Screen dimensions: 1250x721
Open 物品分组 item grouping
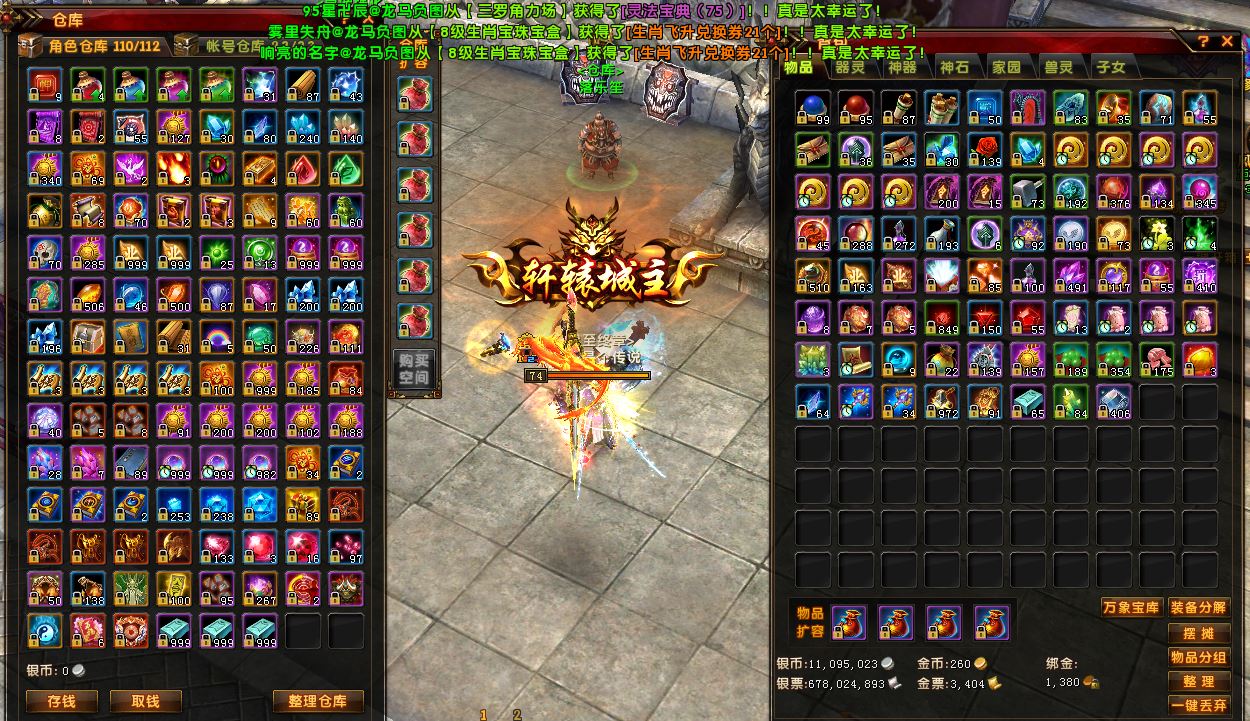coord(1198,657)
